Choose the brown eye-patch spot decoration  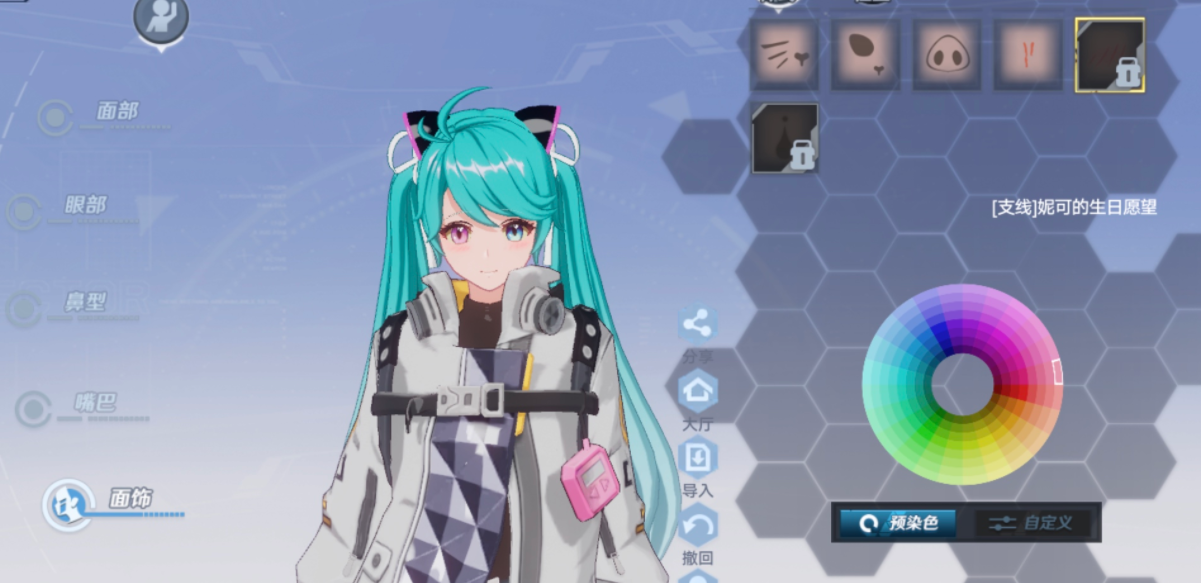pos(865,55)
